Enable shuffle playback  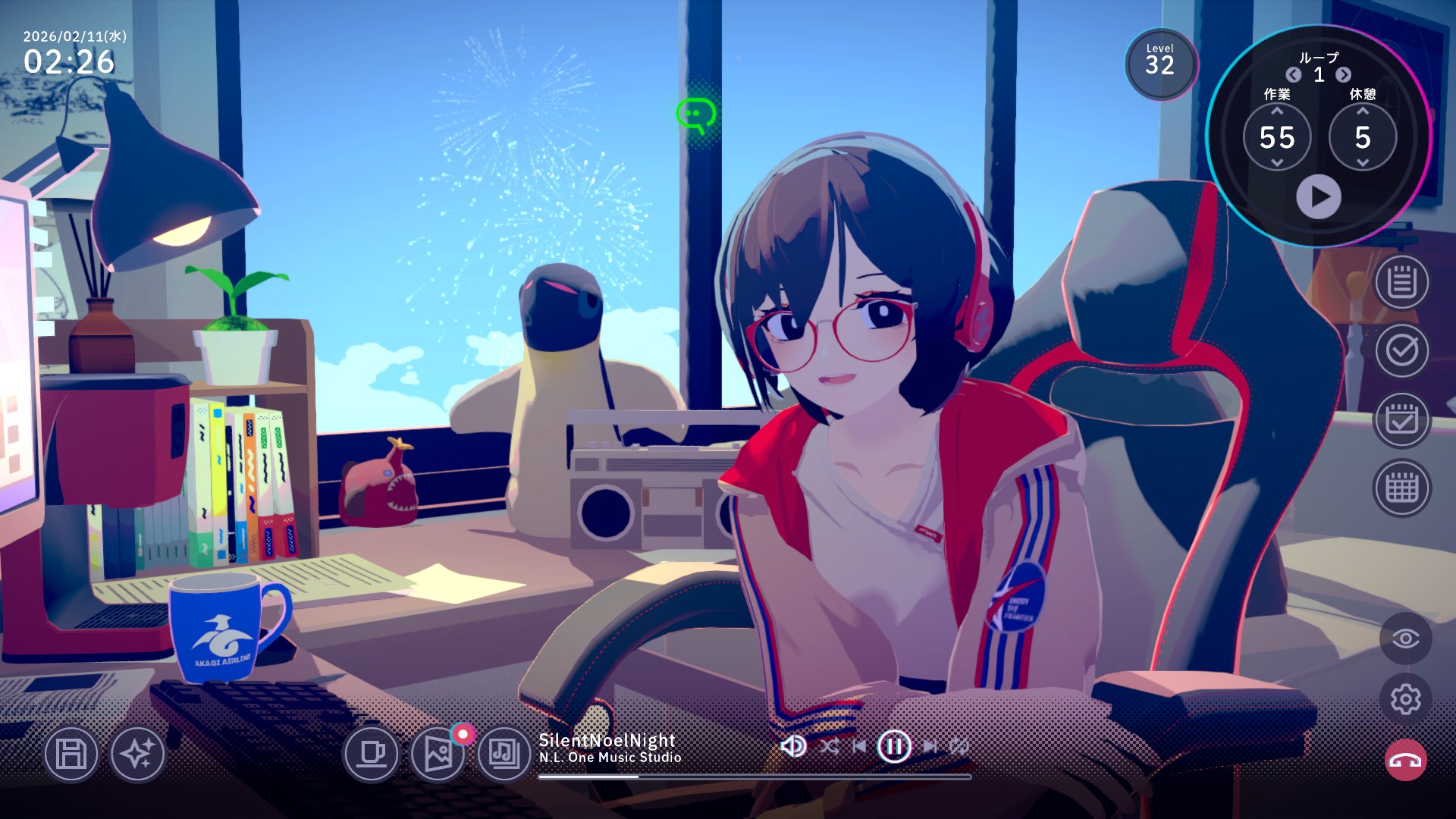(x=831, y=745)
